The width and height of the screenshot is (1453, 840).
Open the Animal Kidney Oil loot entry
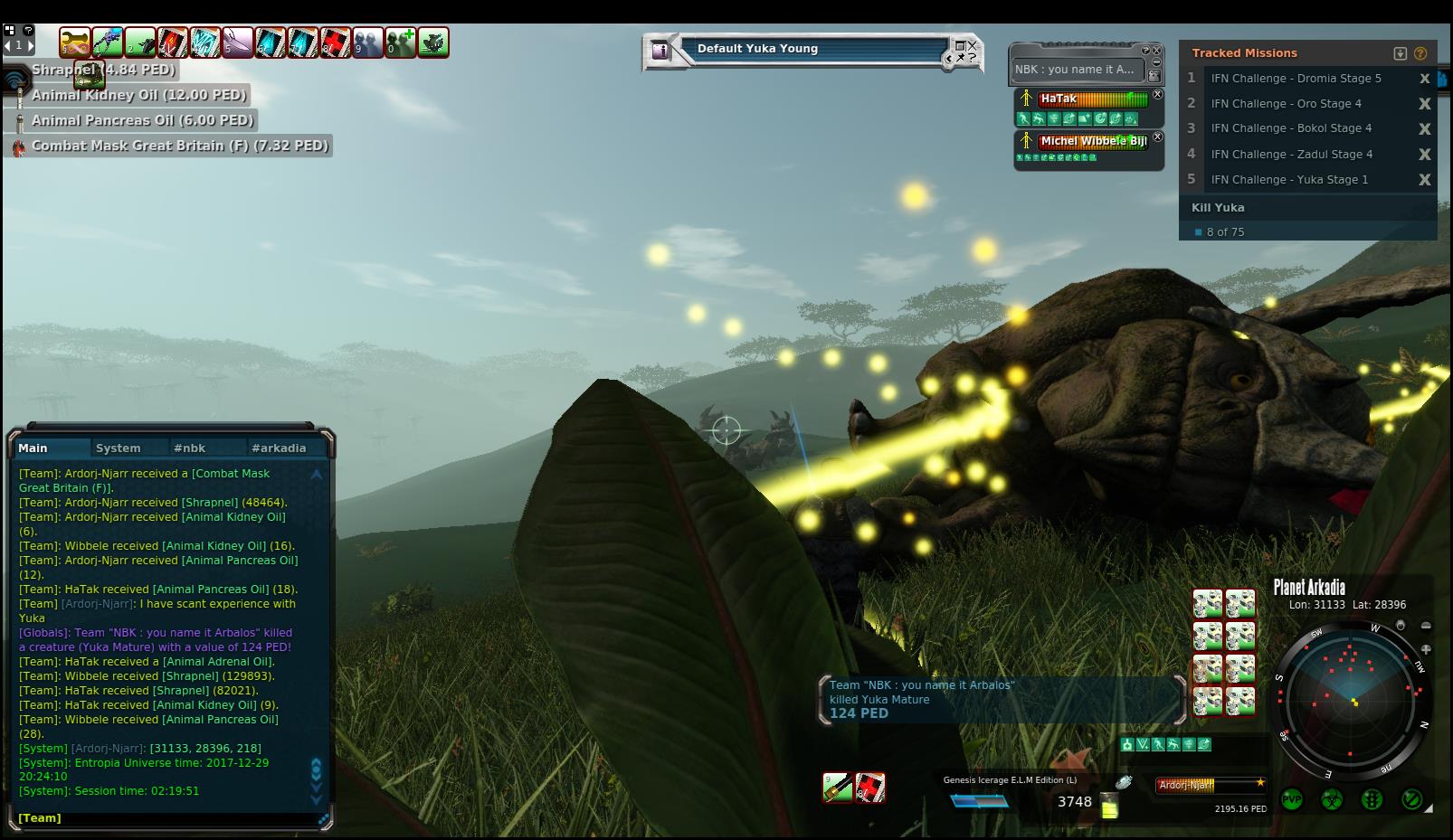[138, 95]
